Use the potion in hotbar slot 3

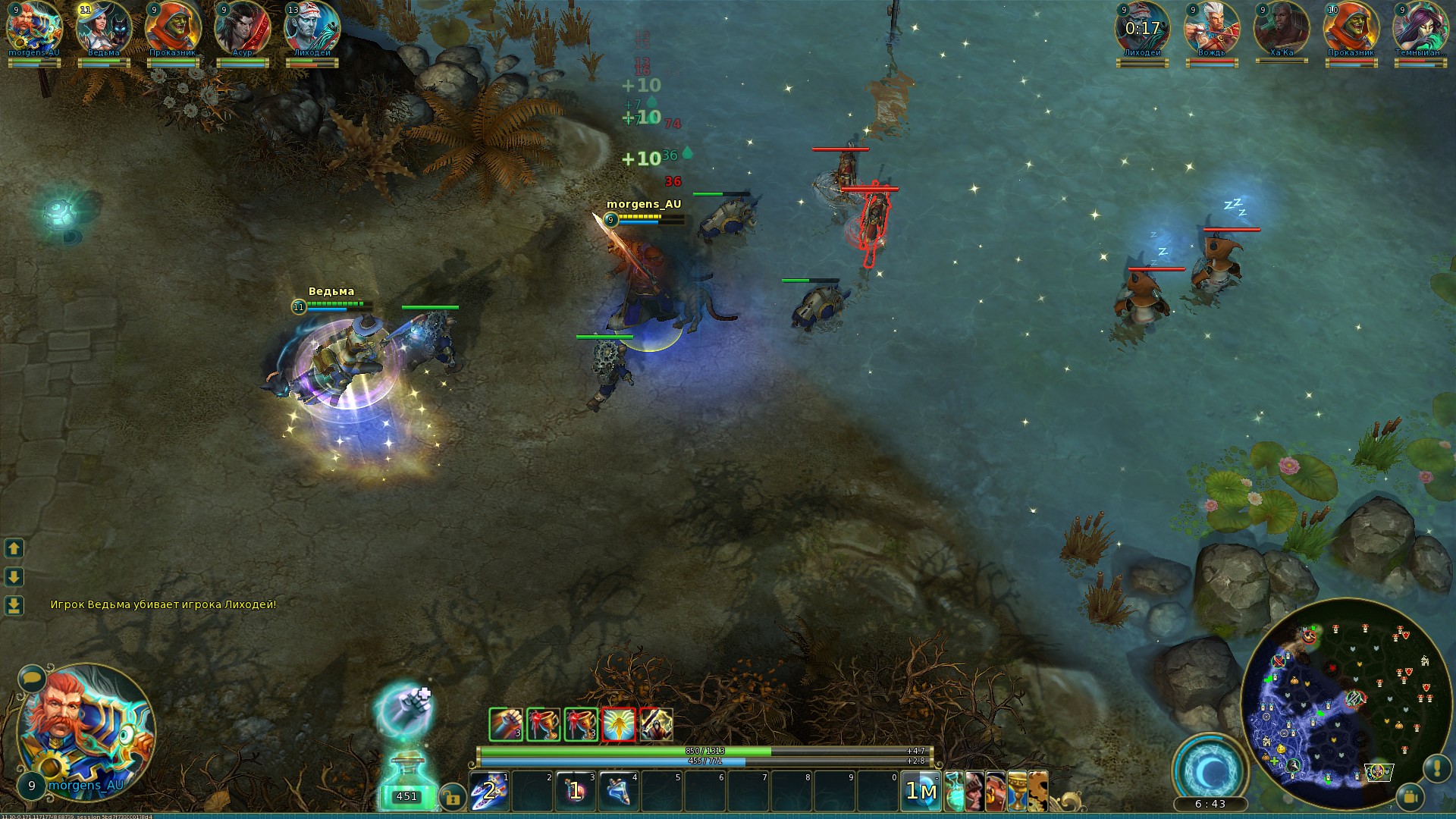(x=576, y=790)
